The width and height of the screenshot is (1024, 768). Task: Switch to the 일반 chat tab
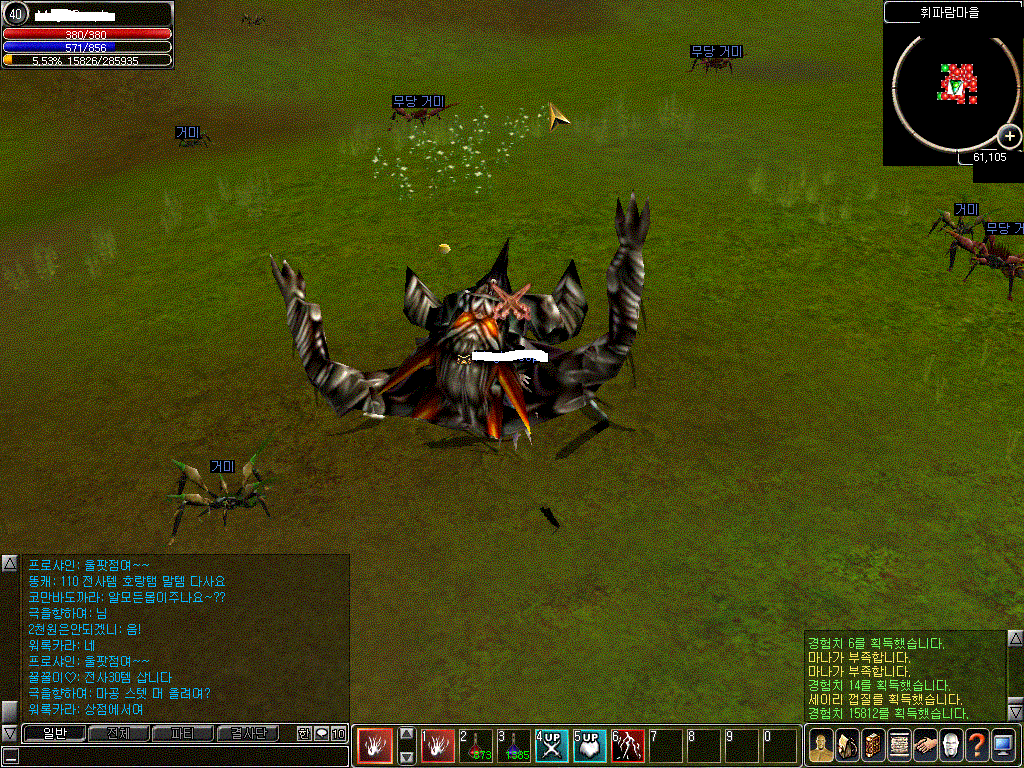(54, 733)
